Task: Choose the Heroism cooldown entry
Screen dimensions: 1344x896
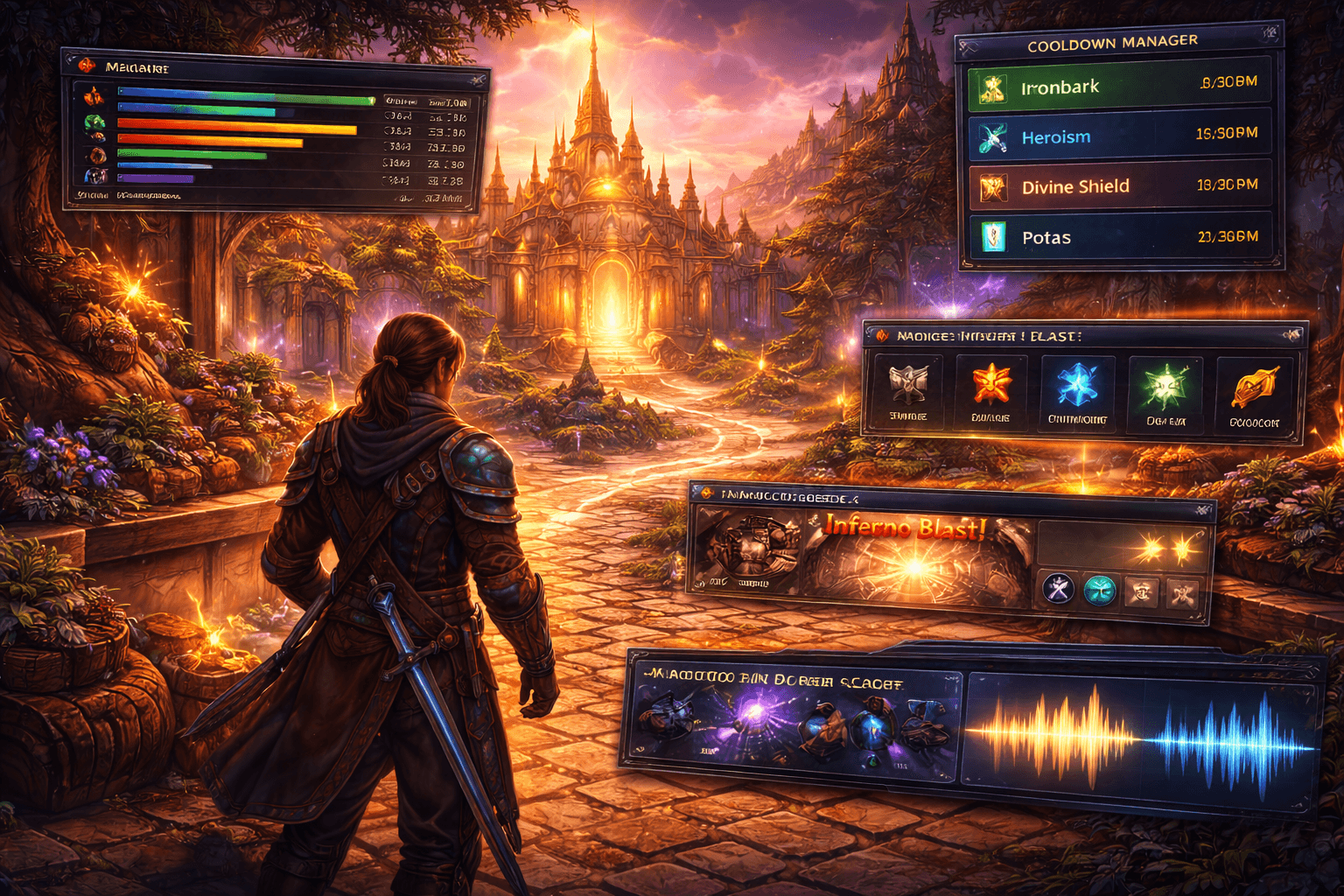Action: 1119,136
